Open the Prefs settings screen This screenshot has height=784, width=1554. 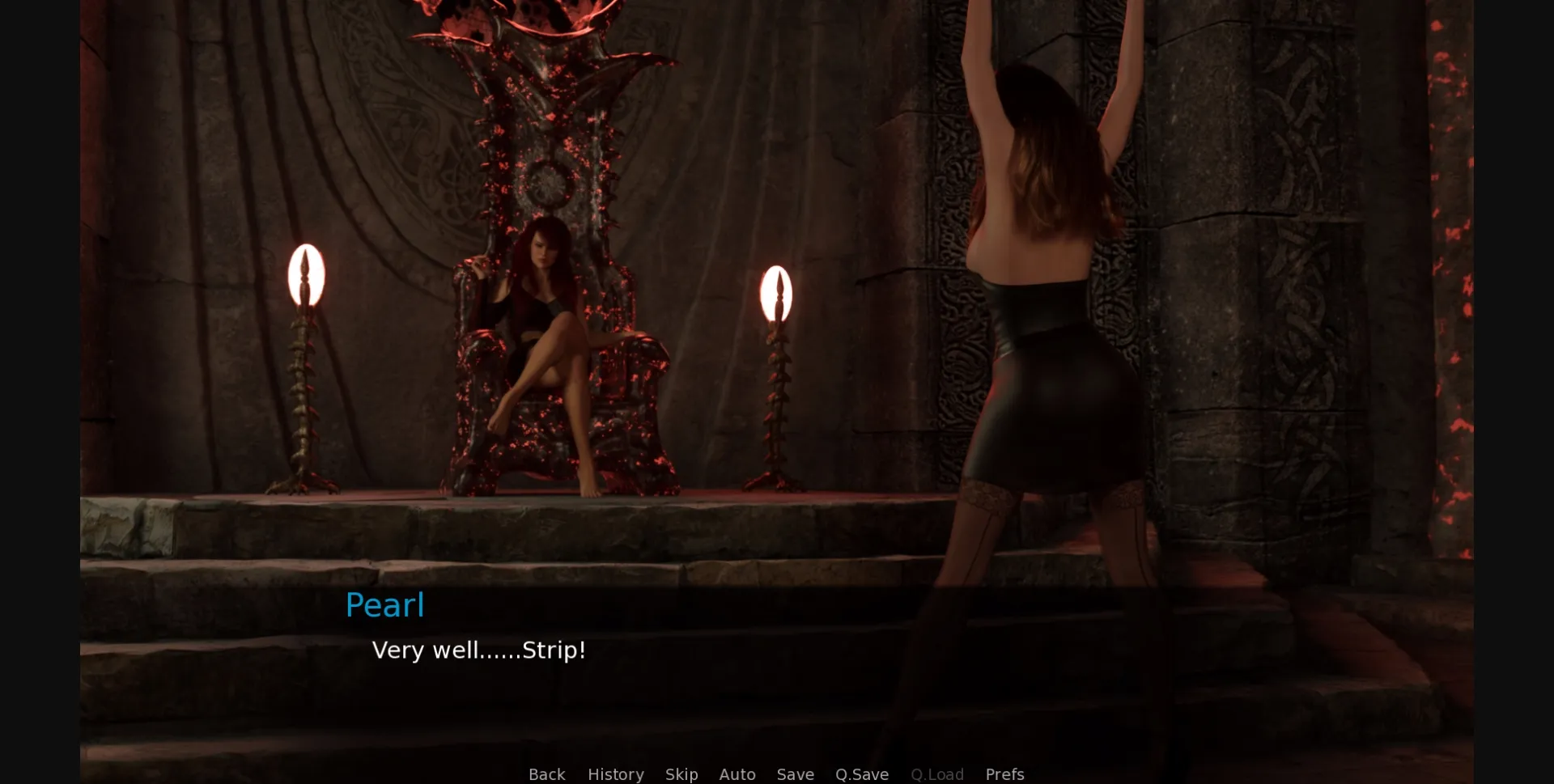click(1004, 774)
